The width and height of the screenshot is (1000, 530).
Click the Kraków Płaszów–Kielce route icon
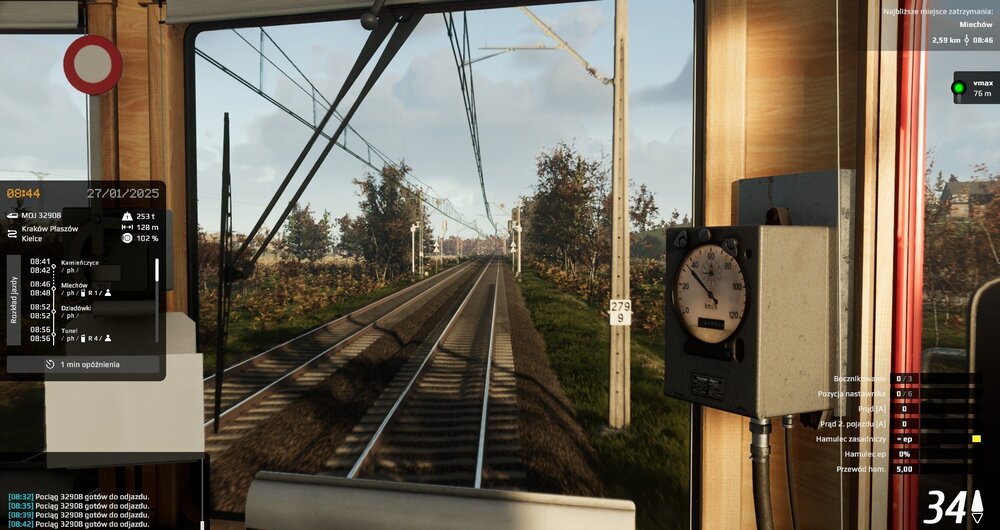click(12, 234)
